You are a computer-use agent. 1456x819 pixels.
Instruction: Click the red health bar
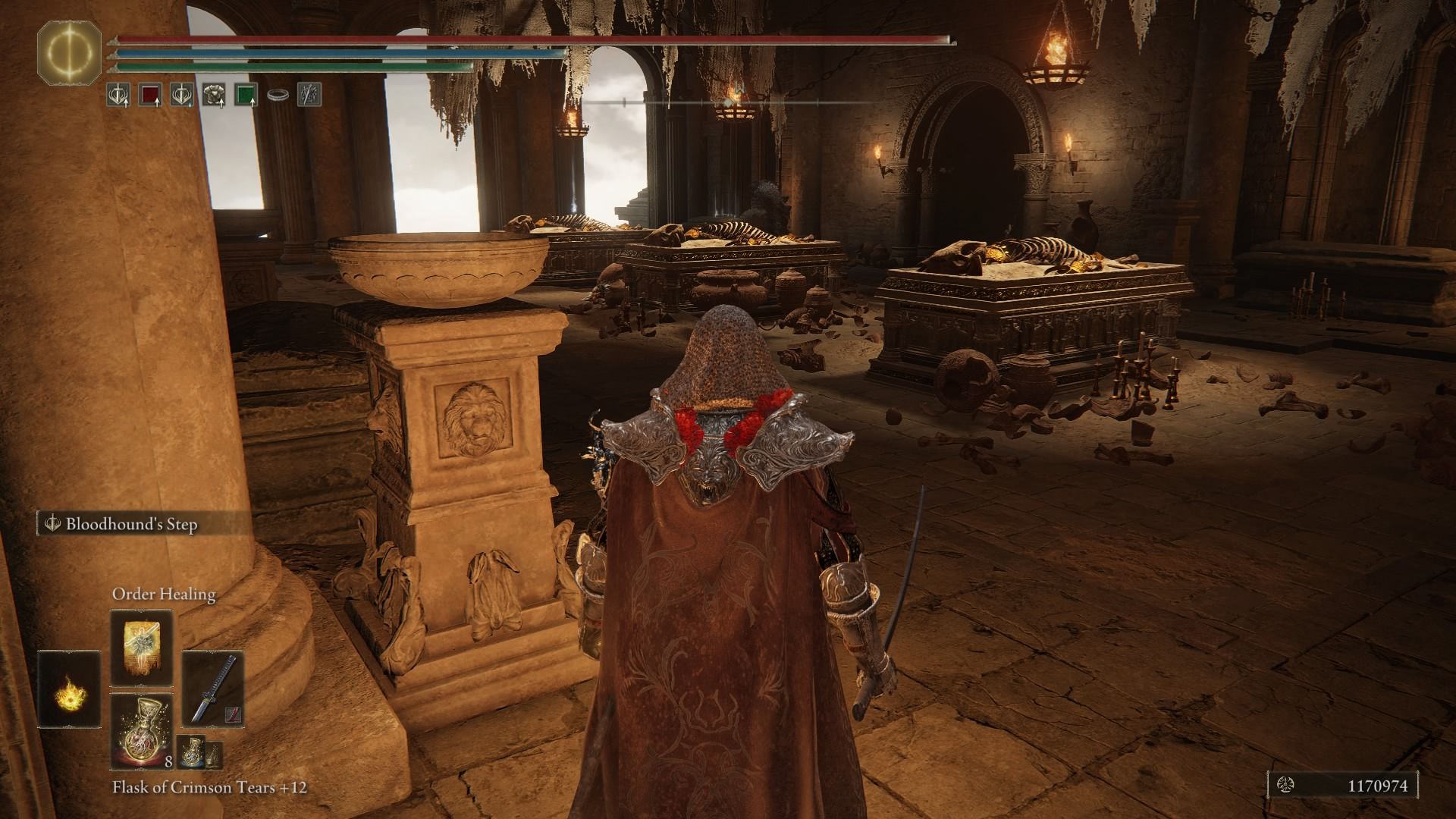coord(531,39)
